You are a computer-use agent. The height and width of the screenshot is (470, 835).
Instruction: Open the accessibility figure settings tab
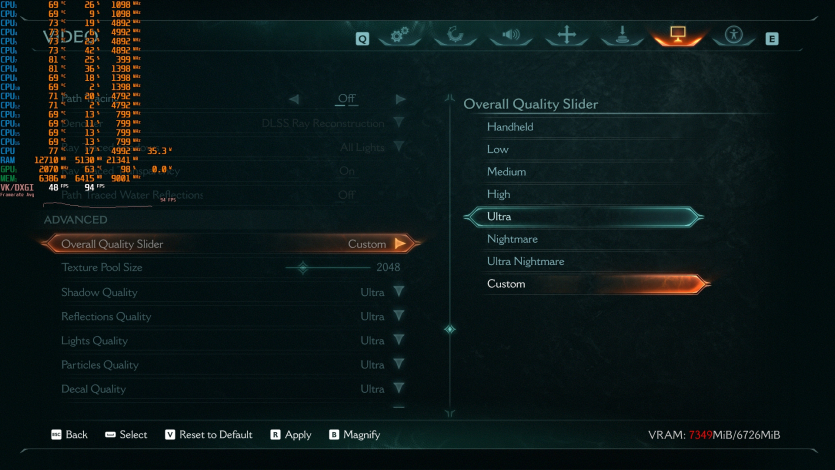(734, 36)
